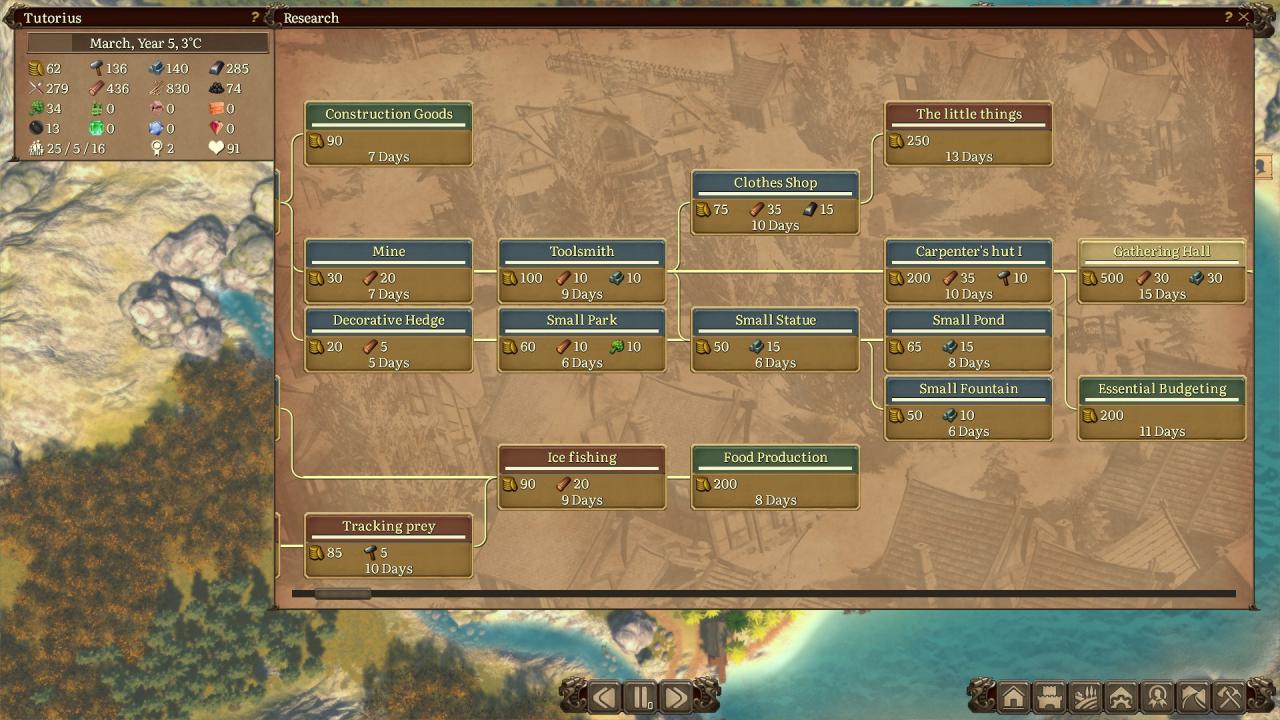Viewport: 1280px width, 720px height.
Task: Research The little things
Action: (968, 134)
